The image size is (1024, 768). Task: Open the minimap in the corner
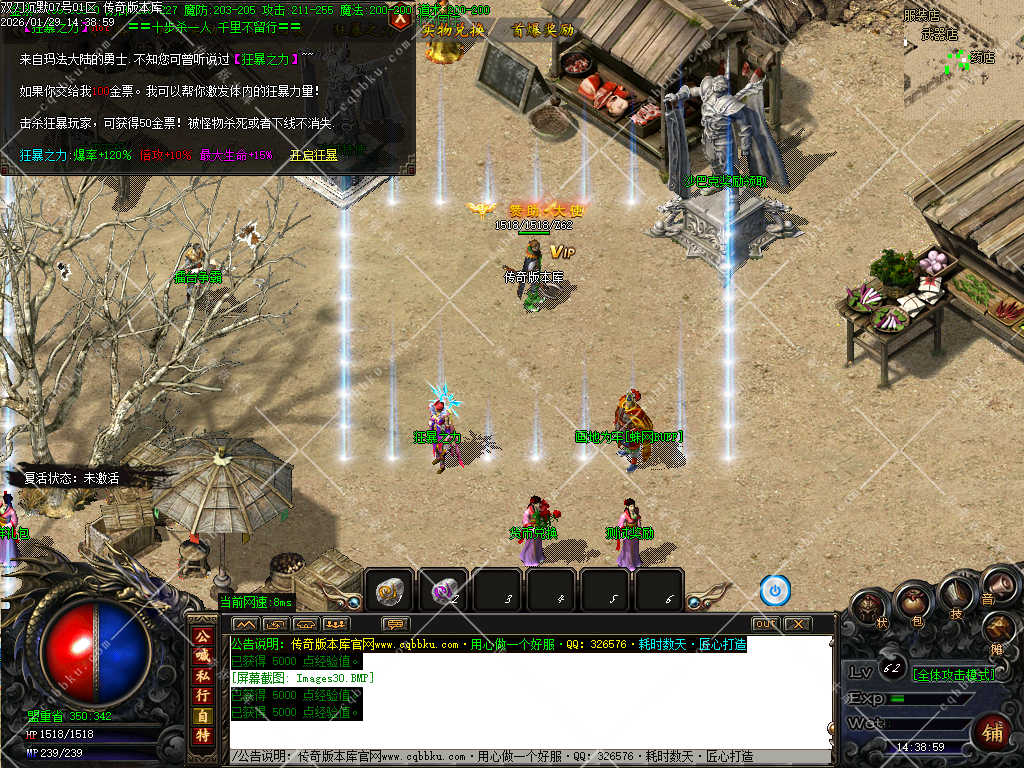point(963,45)
